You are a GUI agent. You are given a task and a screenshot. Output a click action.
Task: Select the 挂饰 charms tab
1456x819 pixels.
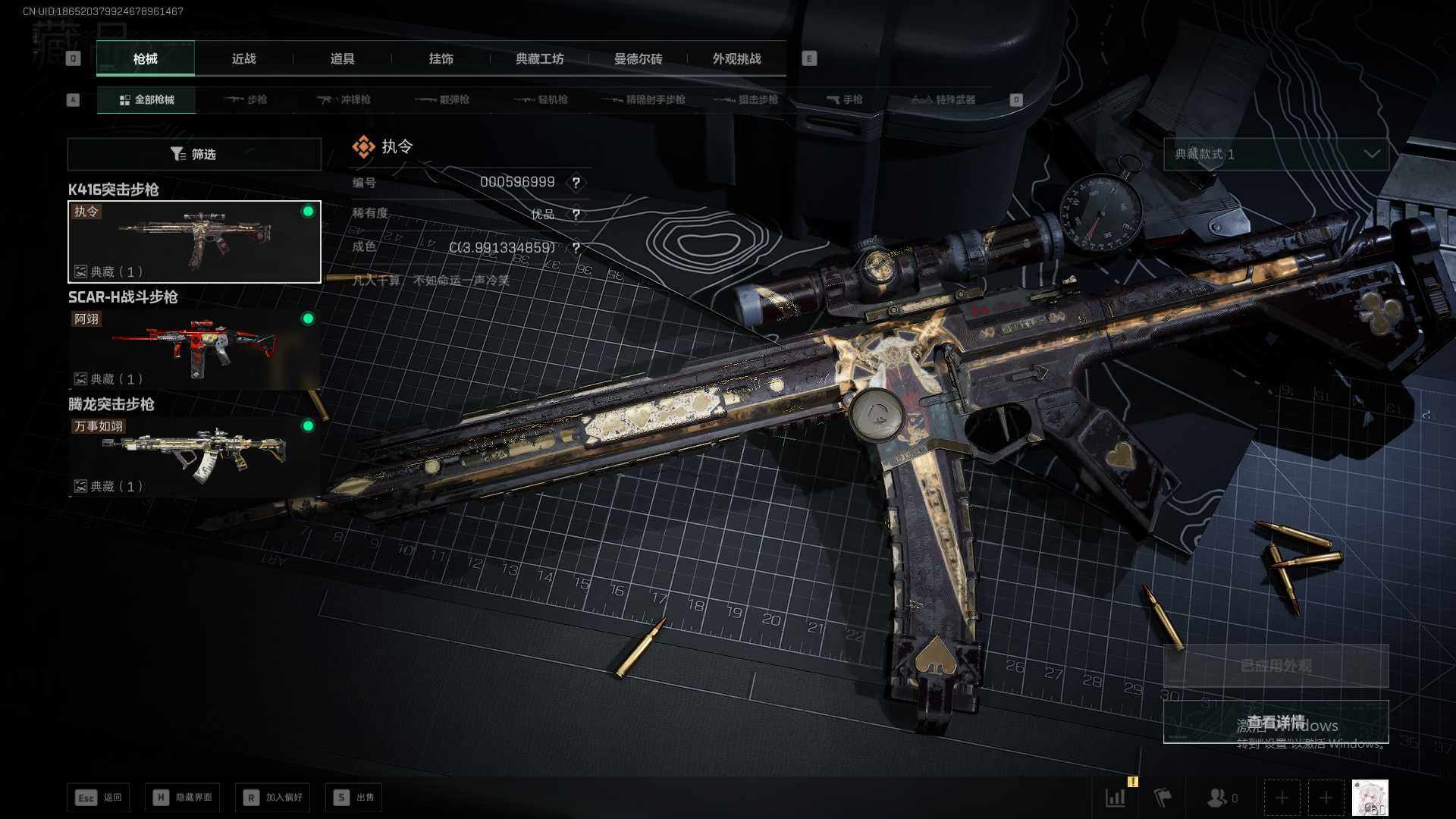click(441, 59)
